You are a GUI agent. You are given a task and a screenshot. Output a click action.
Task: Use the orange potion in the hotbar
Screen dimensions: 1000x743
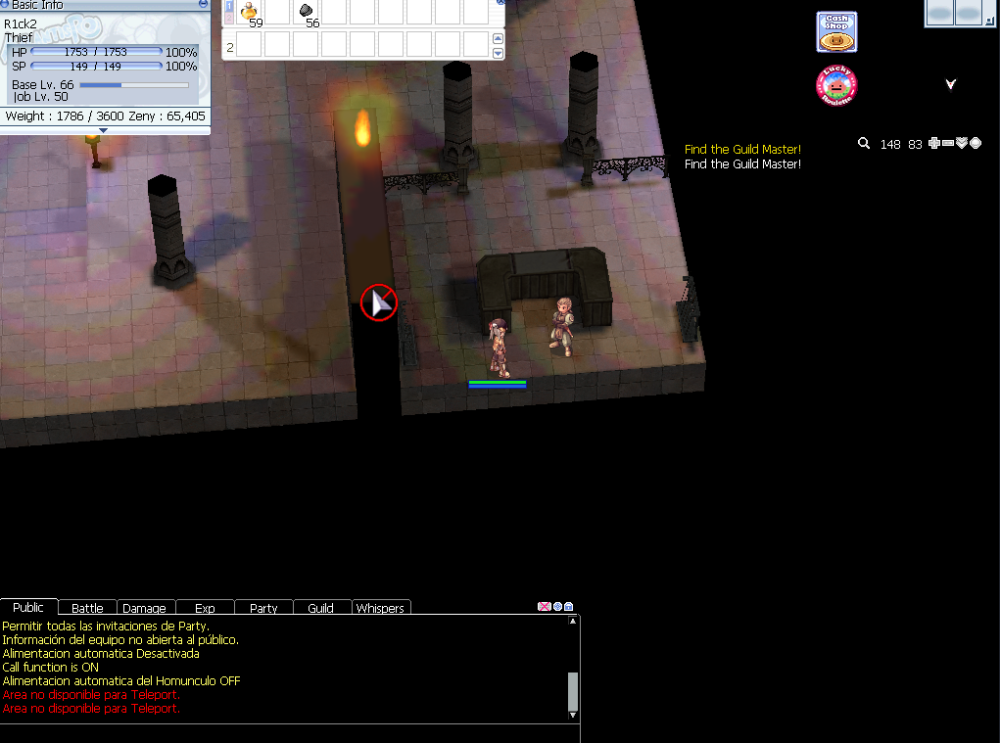click(250, 11)
